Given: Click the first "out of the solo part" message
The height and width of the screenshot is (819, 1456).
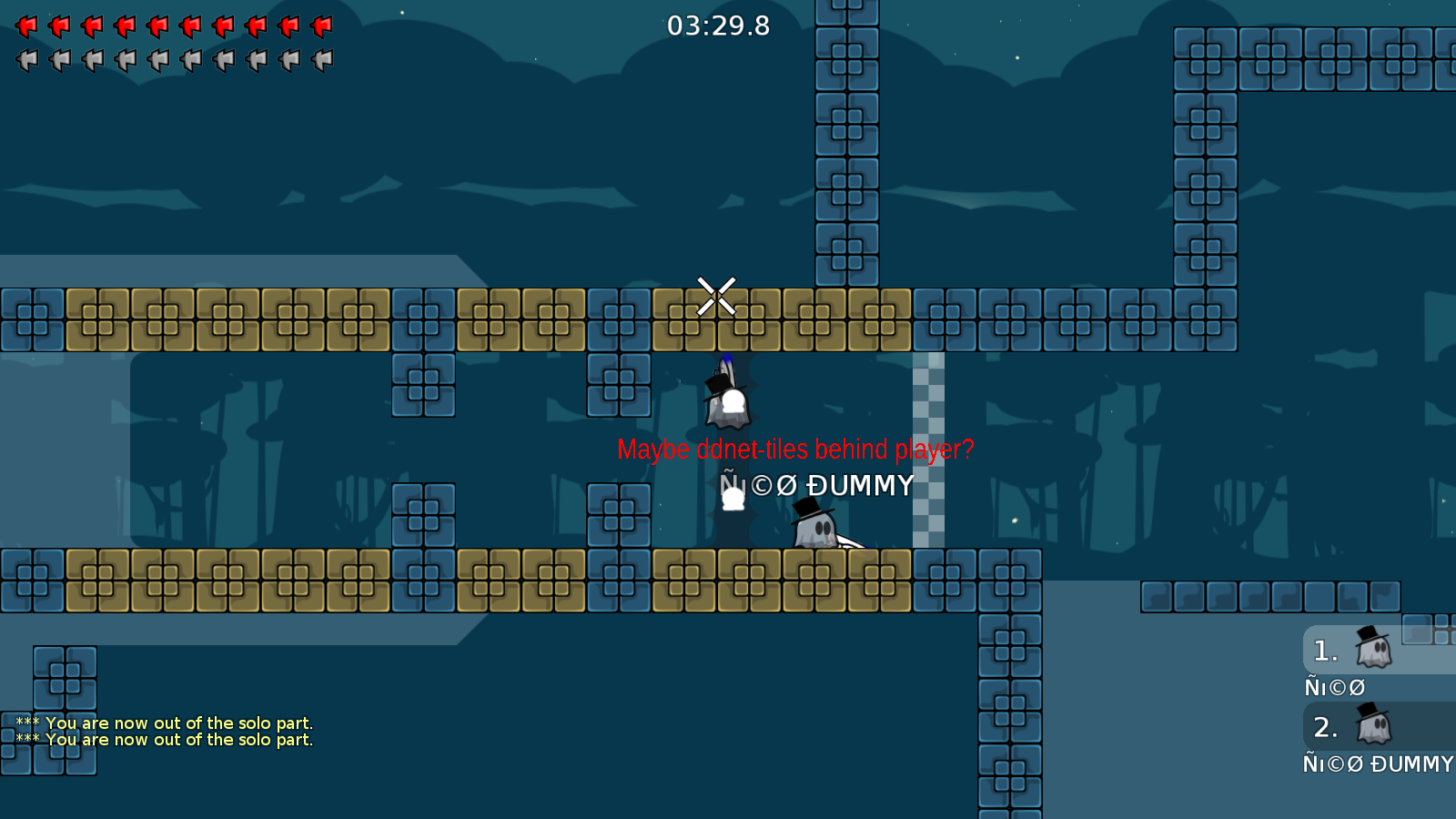Looking at the screenshot, I should click(x=164, y=723).
